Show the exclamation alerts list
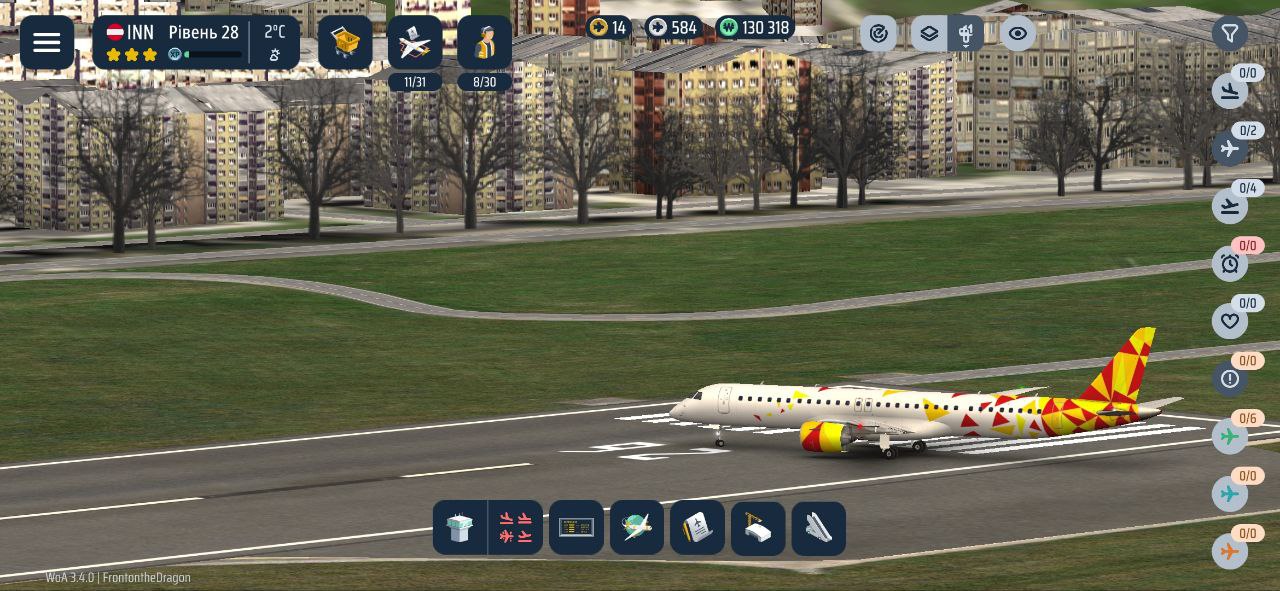Image resolution: width=1280 pixels, height=591 pixels. tap(1230, 379)
